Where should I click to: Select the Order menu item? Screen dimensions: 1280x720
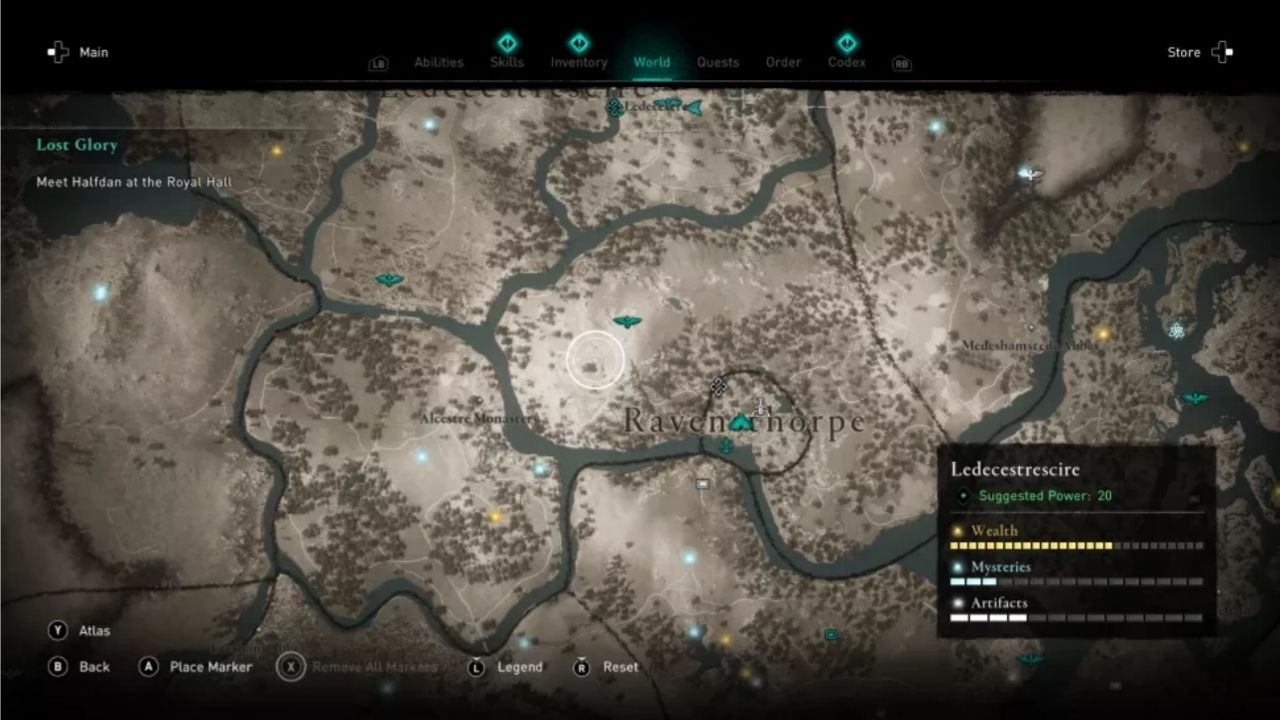click(x=783, y=62)
